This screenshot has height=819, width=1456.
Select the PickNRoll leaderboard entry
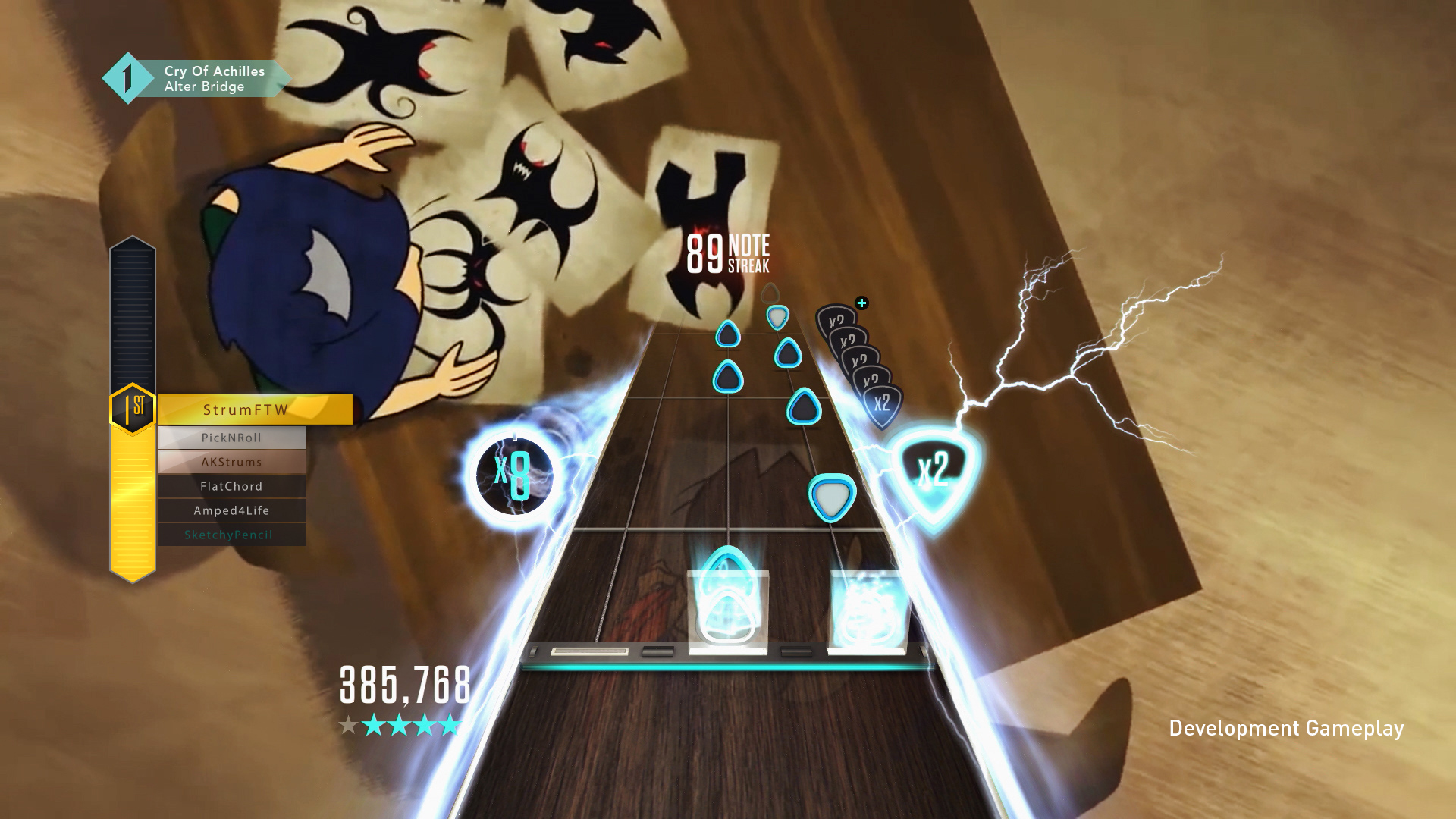[232, 437]
